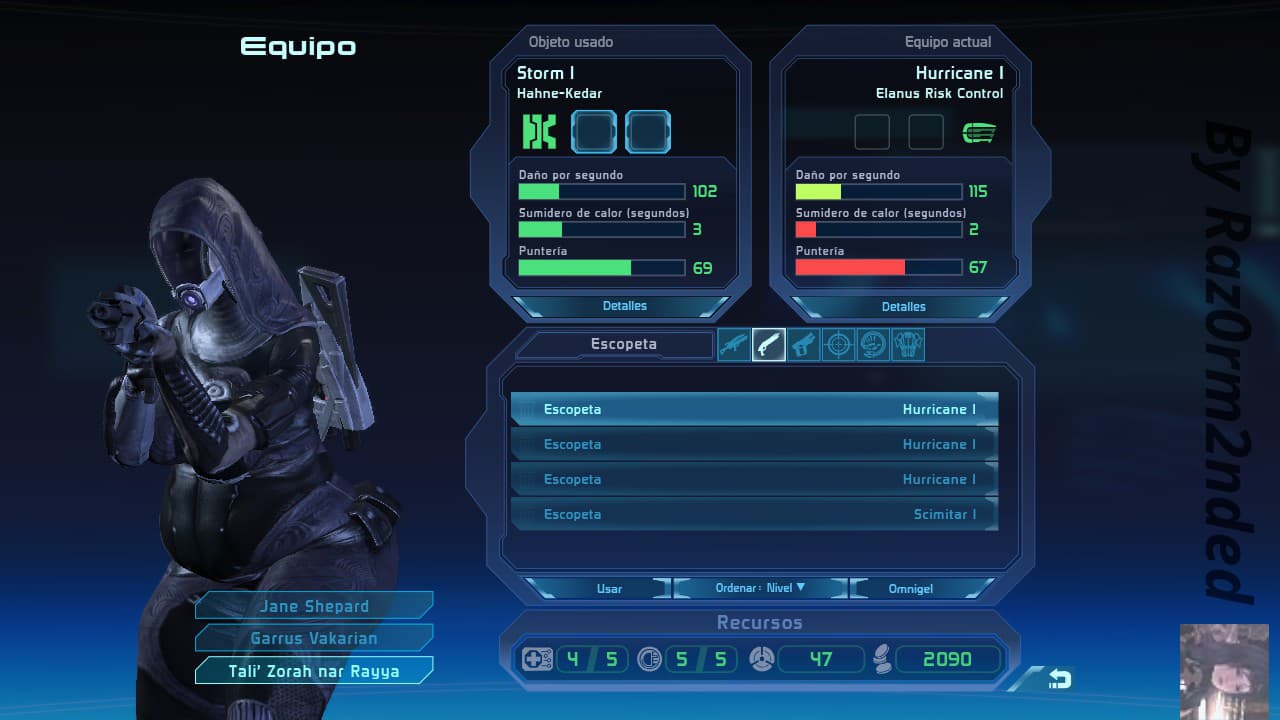Image resolution: width=1280 pixels, height=720 pixels.
Task: Switch to Garrus Vakarian's equipment
Action: click(x=314, y=638)
